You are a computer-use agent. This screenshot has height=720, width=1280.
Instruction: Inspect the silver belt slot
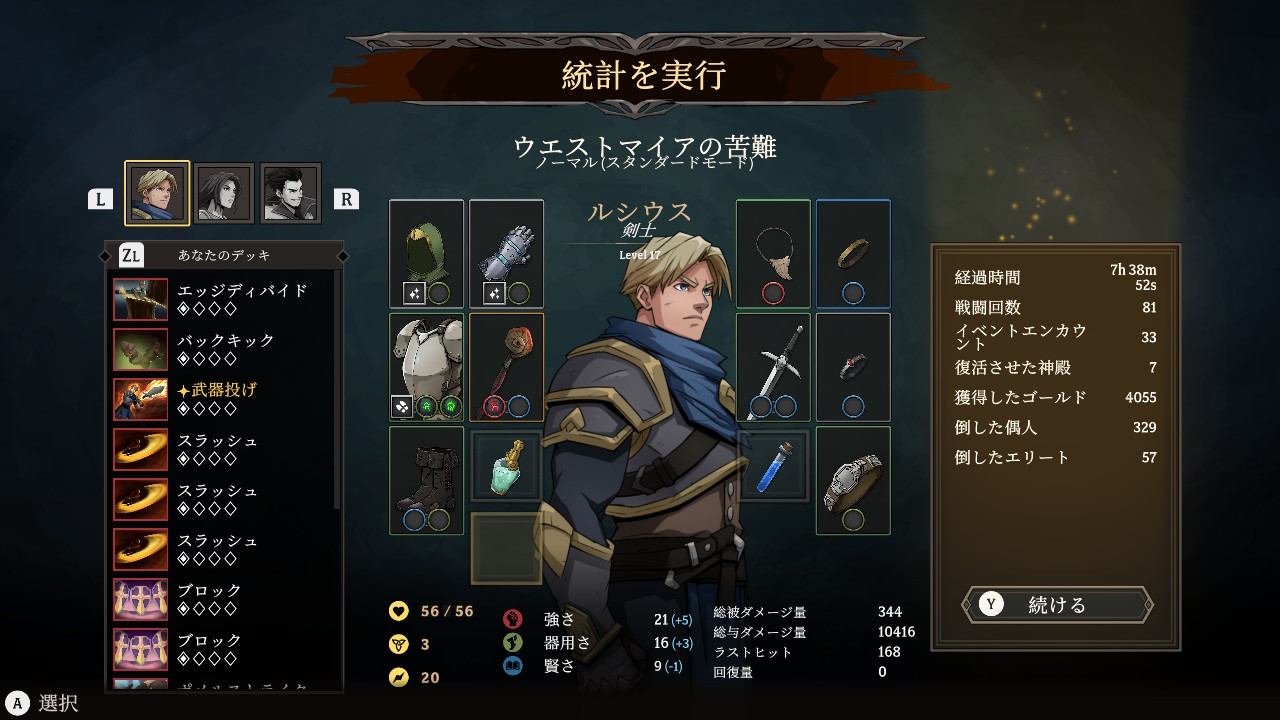pyautogui.click(x=853, y=480)
